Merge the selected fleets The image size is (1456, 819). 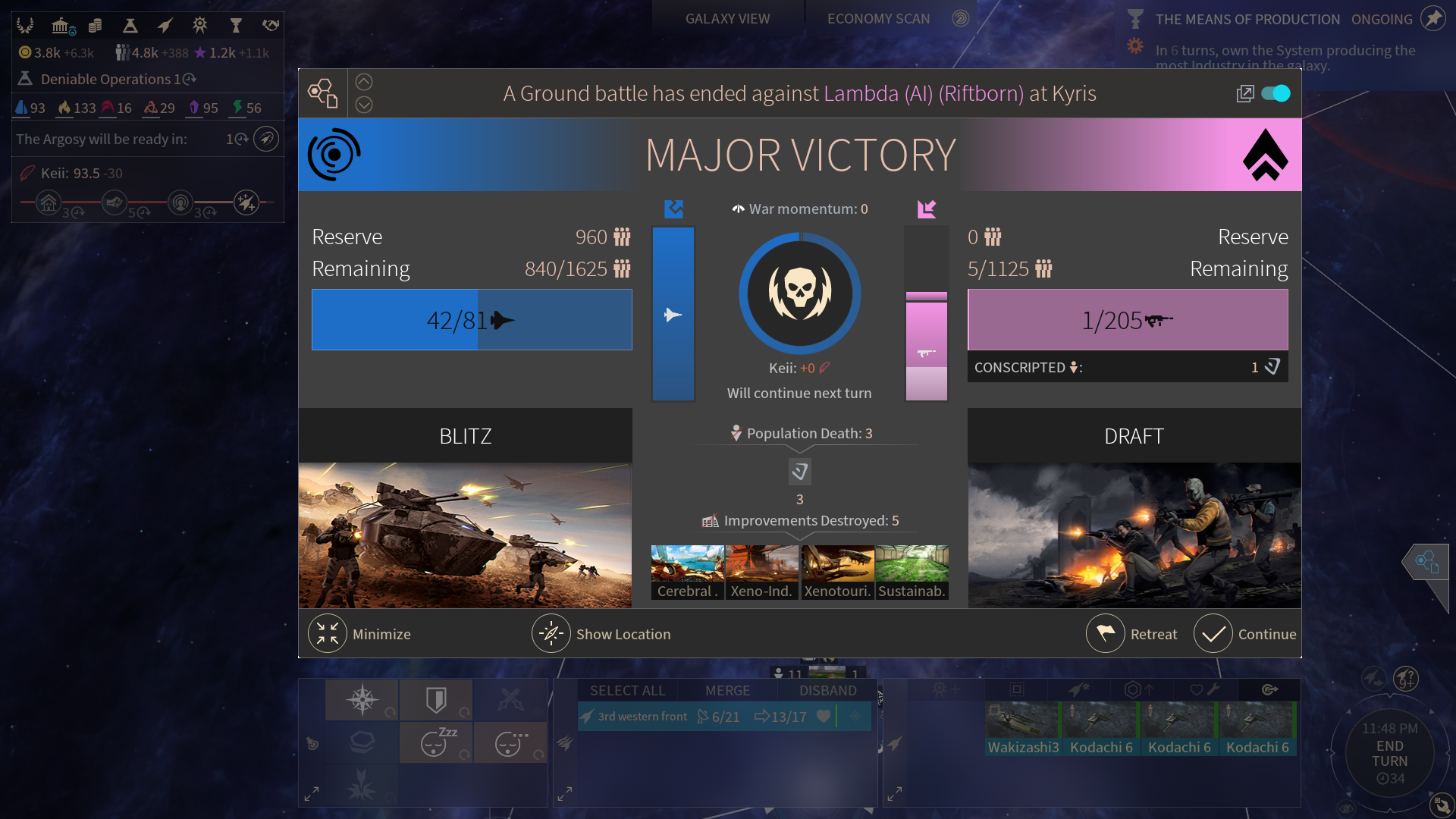point(727,691)
